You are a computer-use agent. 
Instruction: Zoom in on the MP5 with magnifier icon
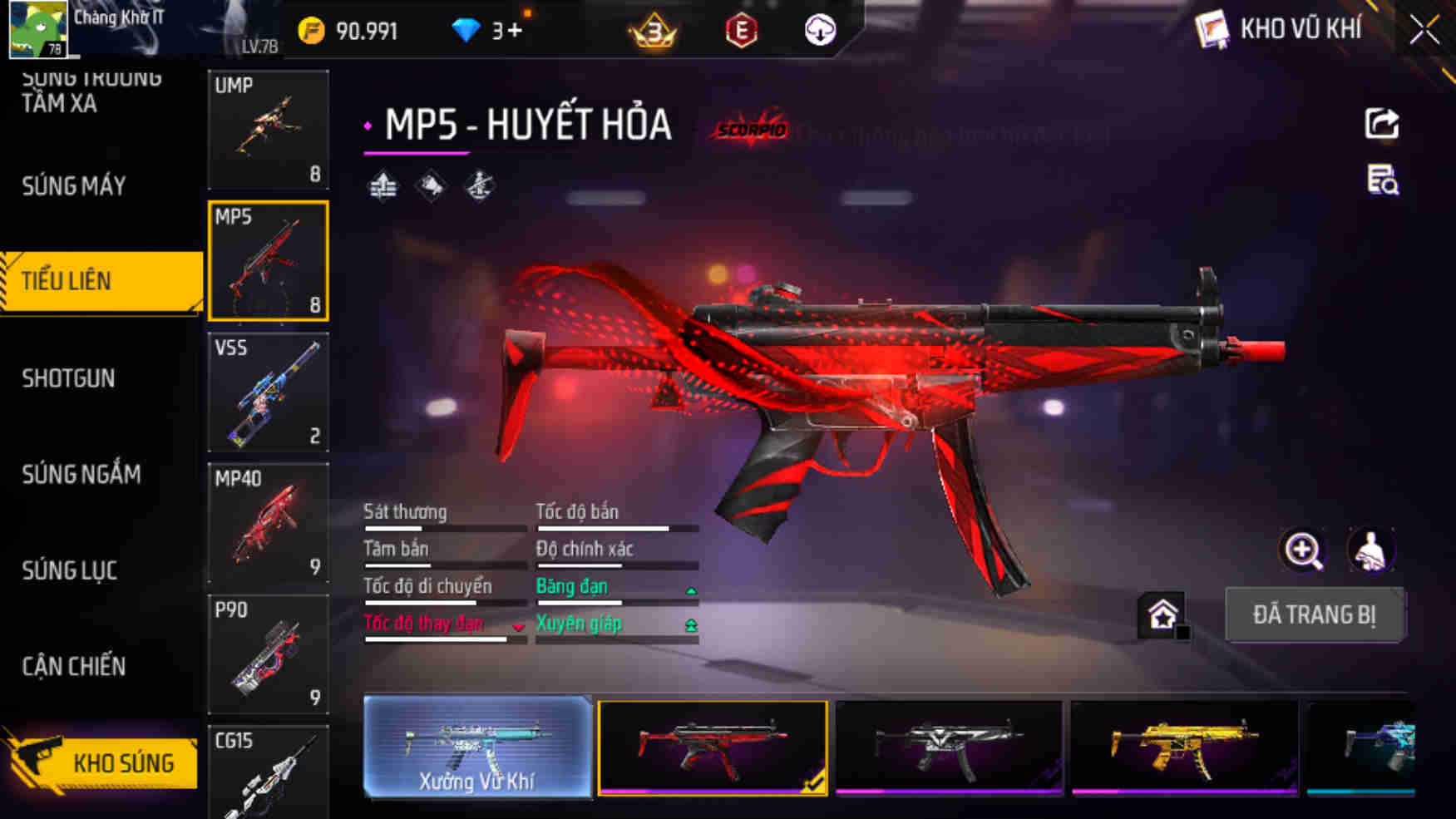[x=1303, y=550]
